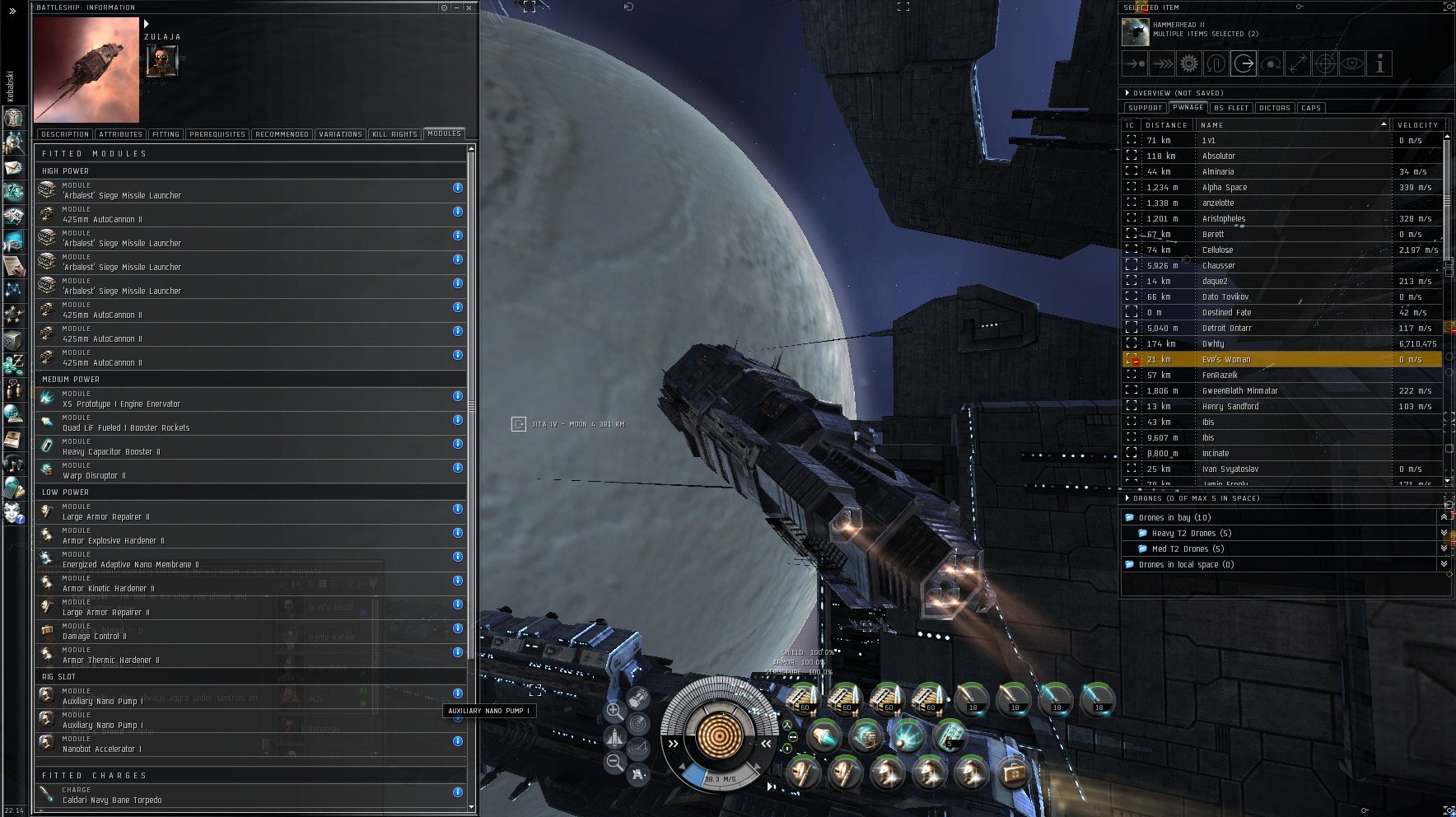Open the Dictors overview tab
Viewport: 1456px width, 817px height.
tap(1274, 108)
